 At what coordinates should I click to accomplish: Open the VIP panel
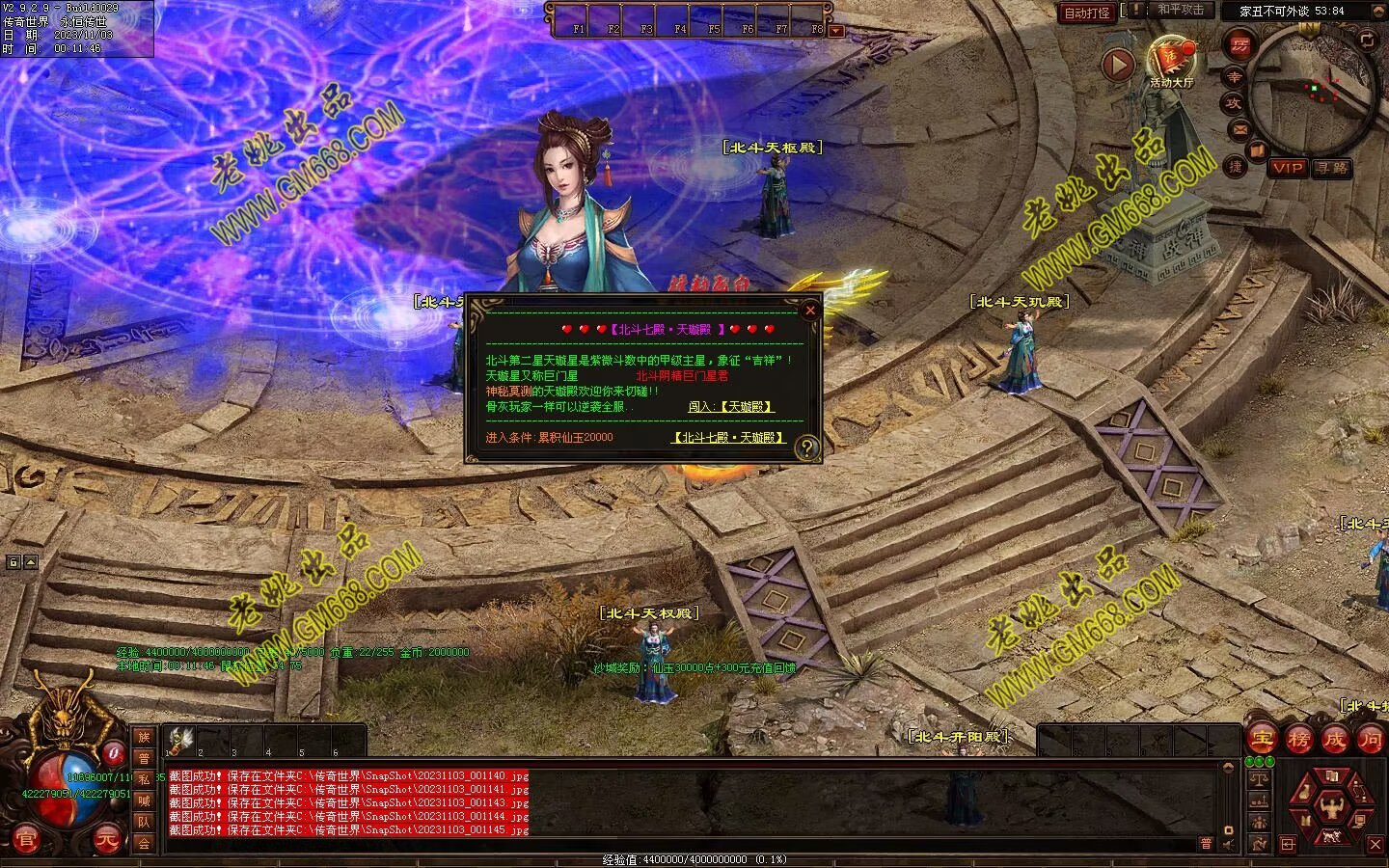click(x=1287, y=168)
